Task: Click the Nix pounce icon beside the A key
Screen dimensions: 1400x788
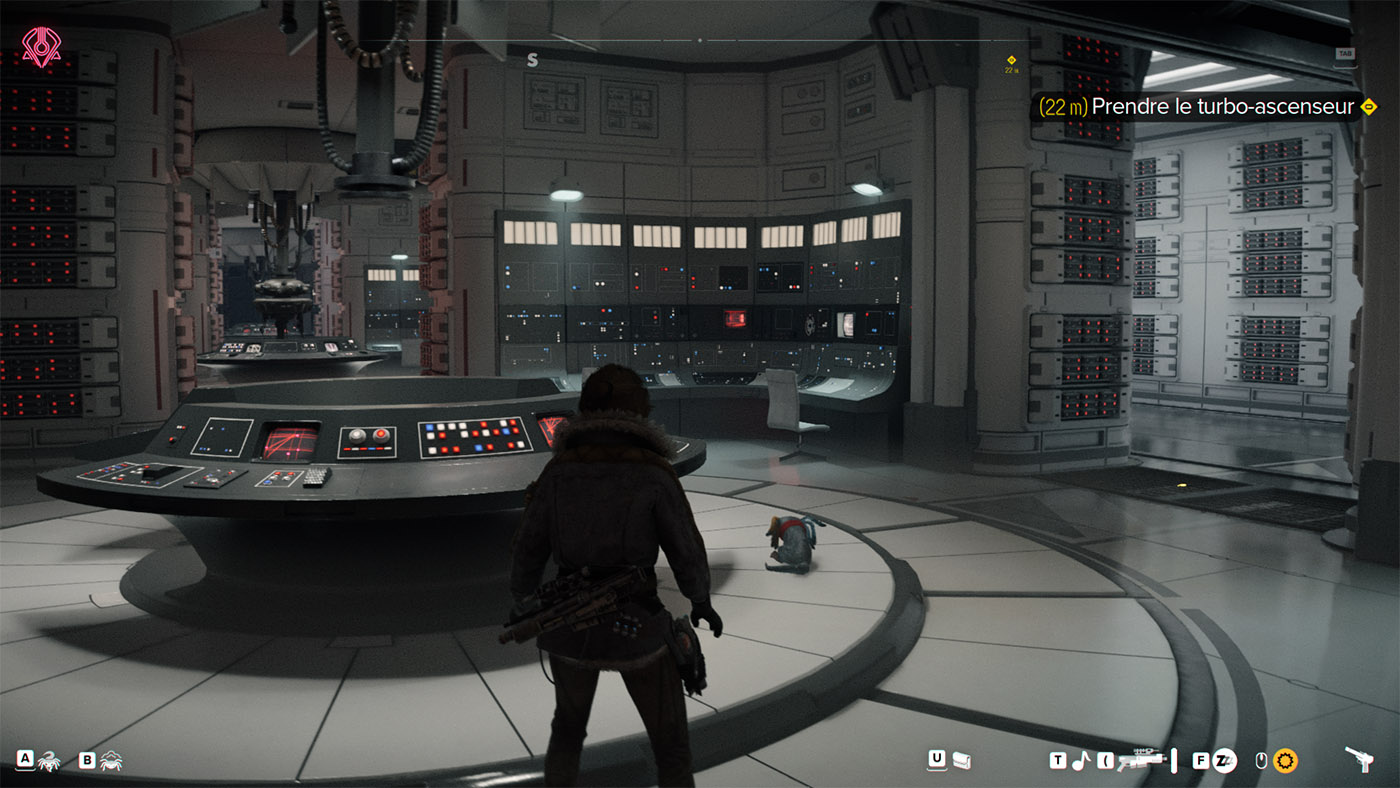Action: 48,761
